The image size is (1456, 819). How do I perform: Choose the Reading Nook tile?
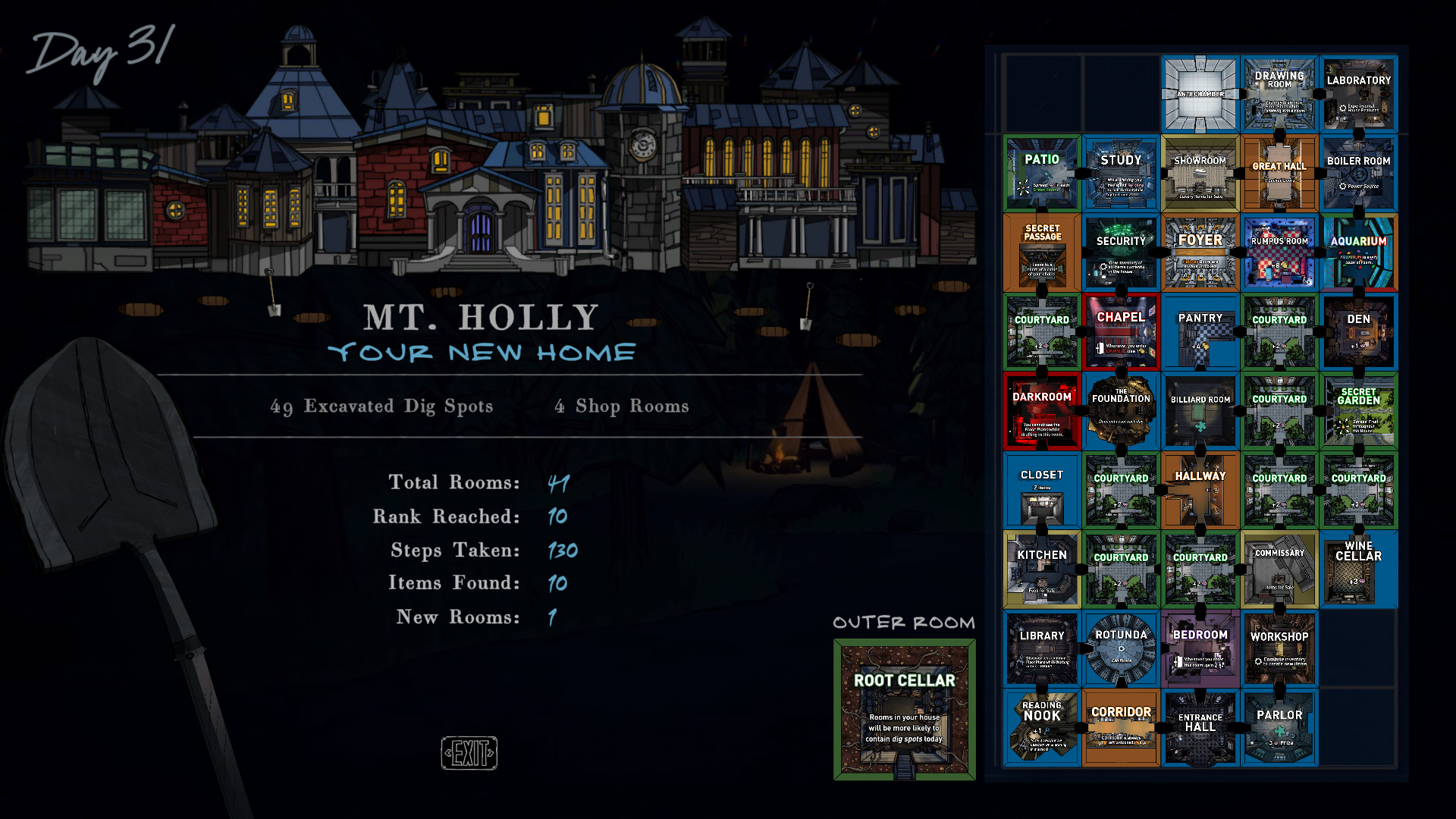1042,728
